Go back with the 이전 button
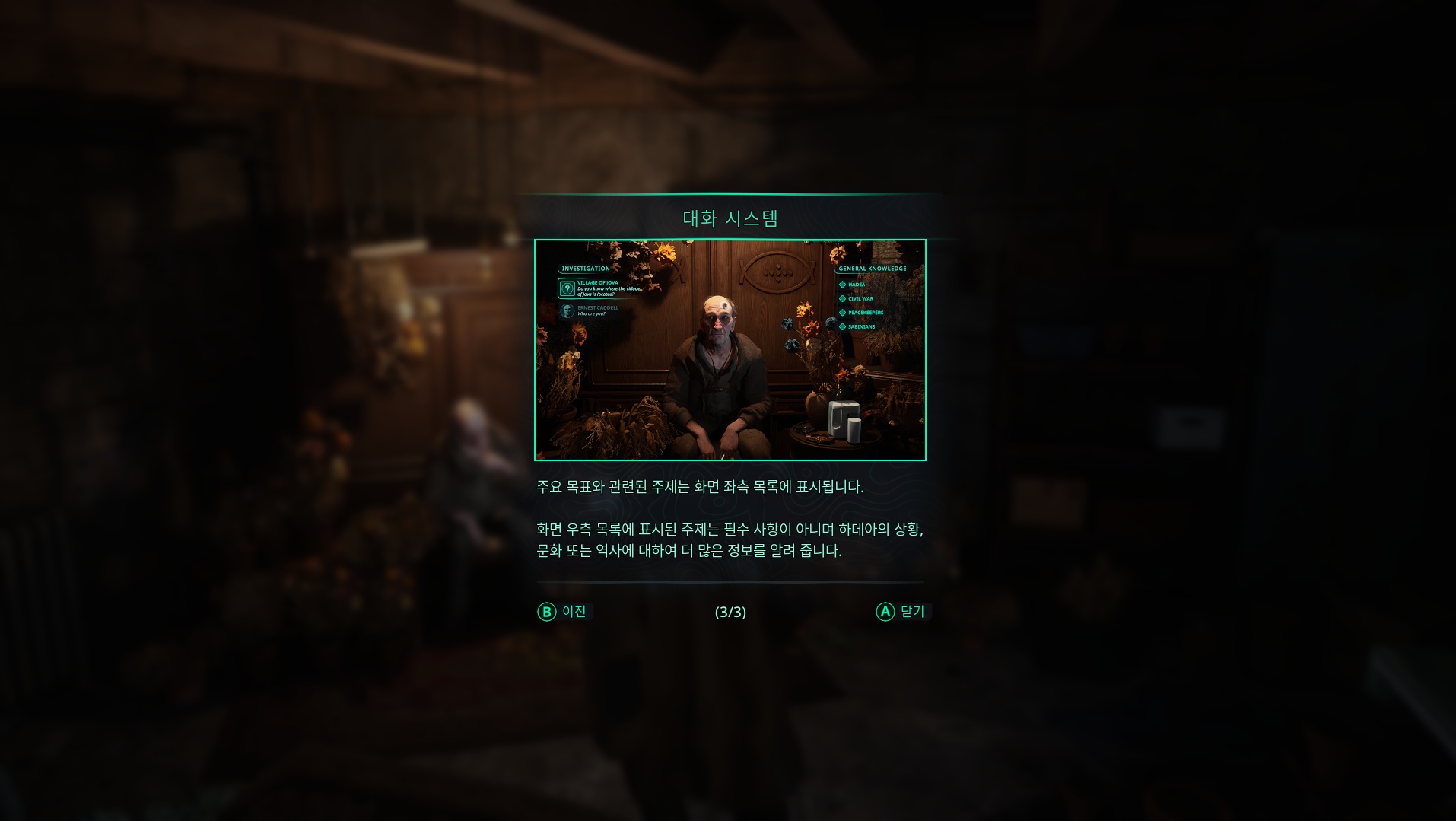Image resolution: width=1456 pixels, height=821 pixels. pyautogui.click(x=564, y=612)
